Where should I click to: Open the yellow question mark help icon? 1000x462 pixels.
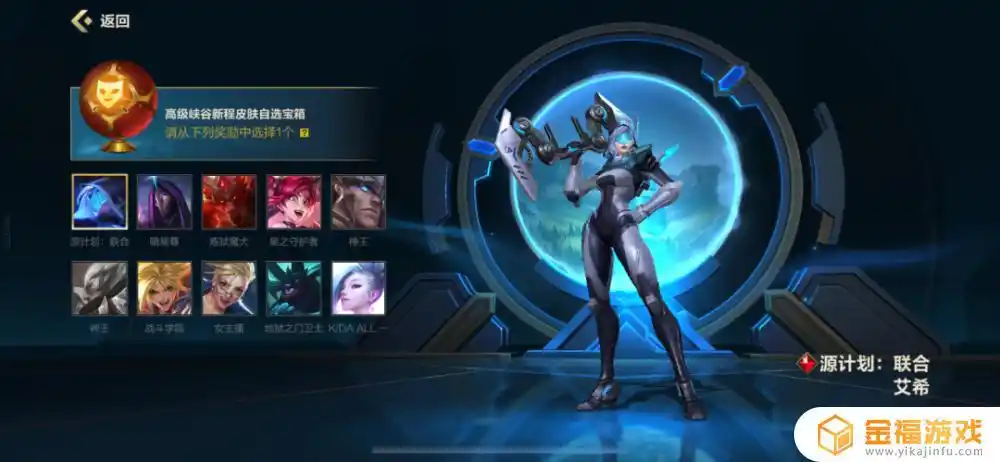click(x=304, y=132)
